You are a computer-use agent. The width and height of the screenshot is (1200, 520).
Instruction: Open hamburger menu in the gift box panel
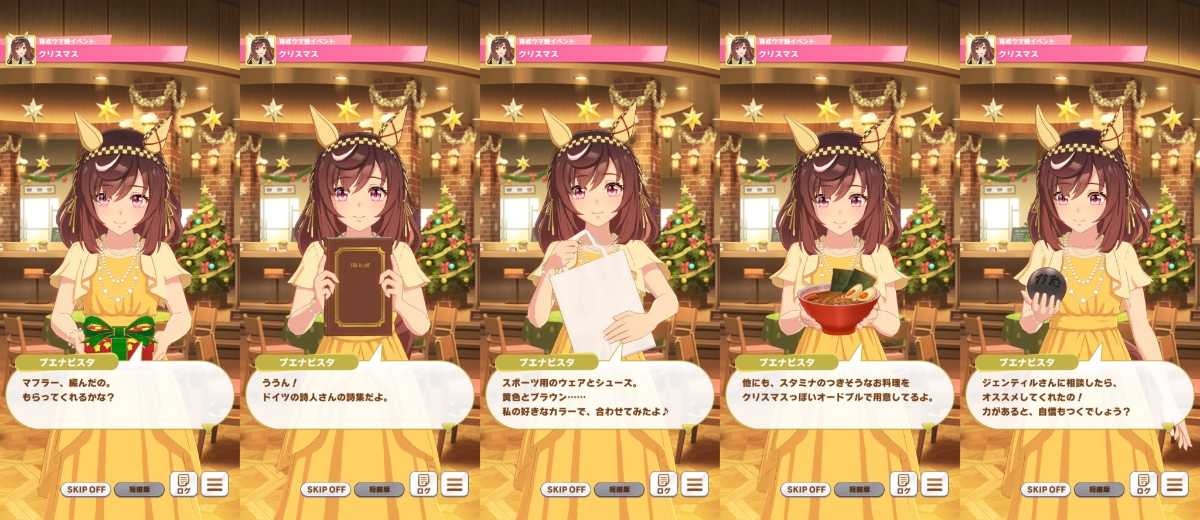coord(214,485)
